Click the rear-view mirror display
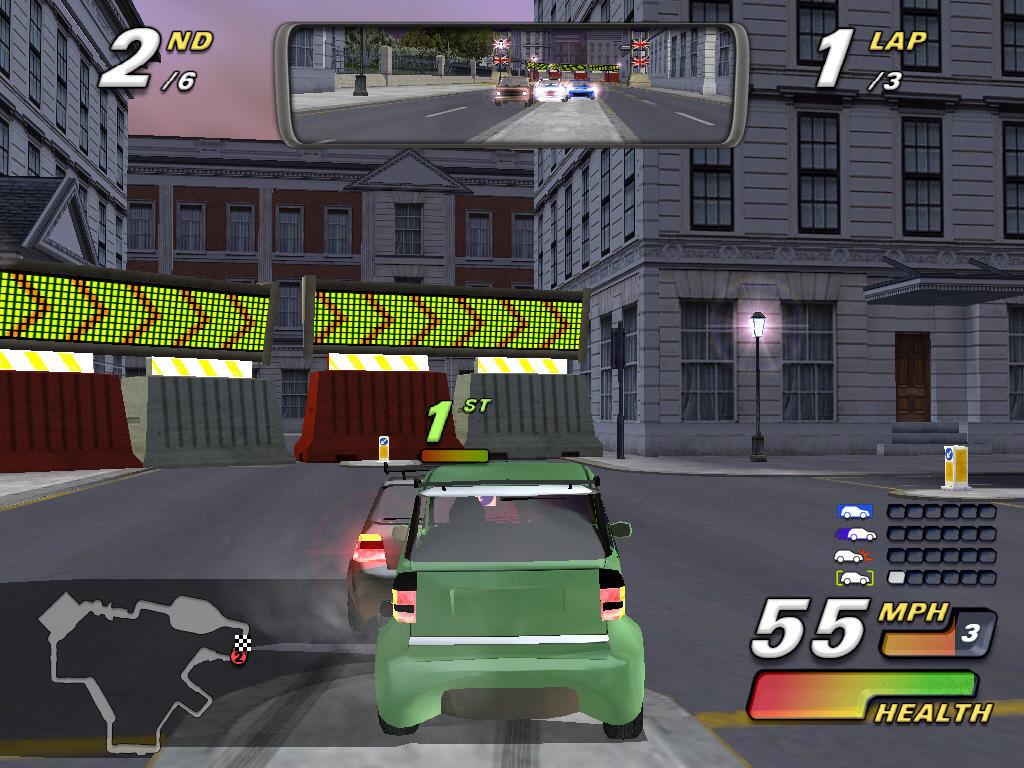This screenshot has height=768, width=1024. point(511,85)
